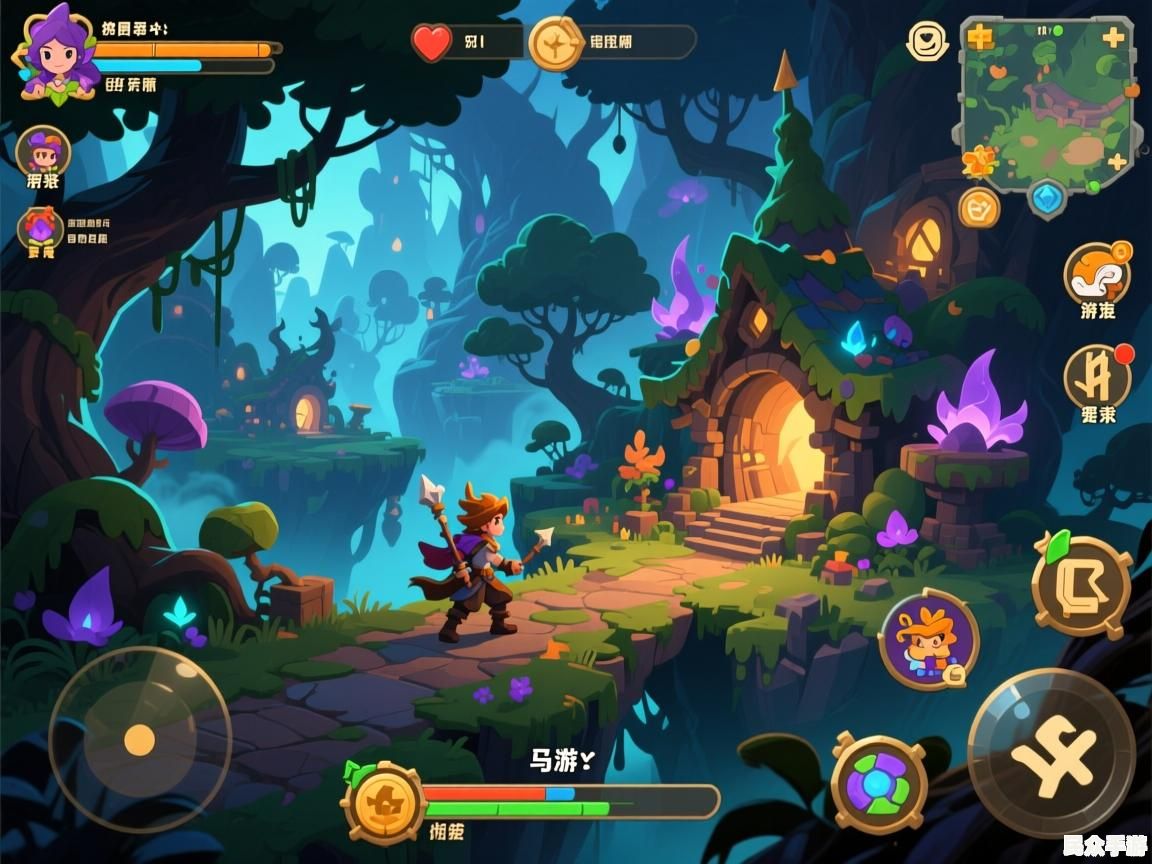This screenshot has width=1152, height=864.
Task: Click the round orange button under the minimap
Action: pos(979,207)
